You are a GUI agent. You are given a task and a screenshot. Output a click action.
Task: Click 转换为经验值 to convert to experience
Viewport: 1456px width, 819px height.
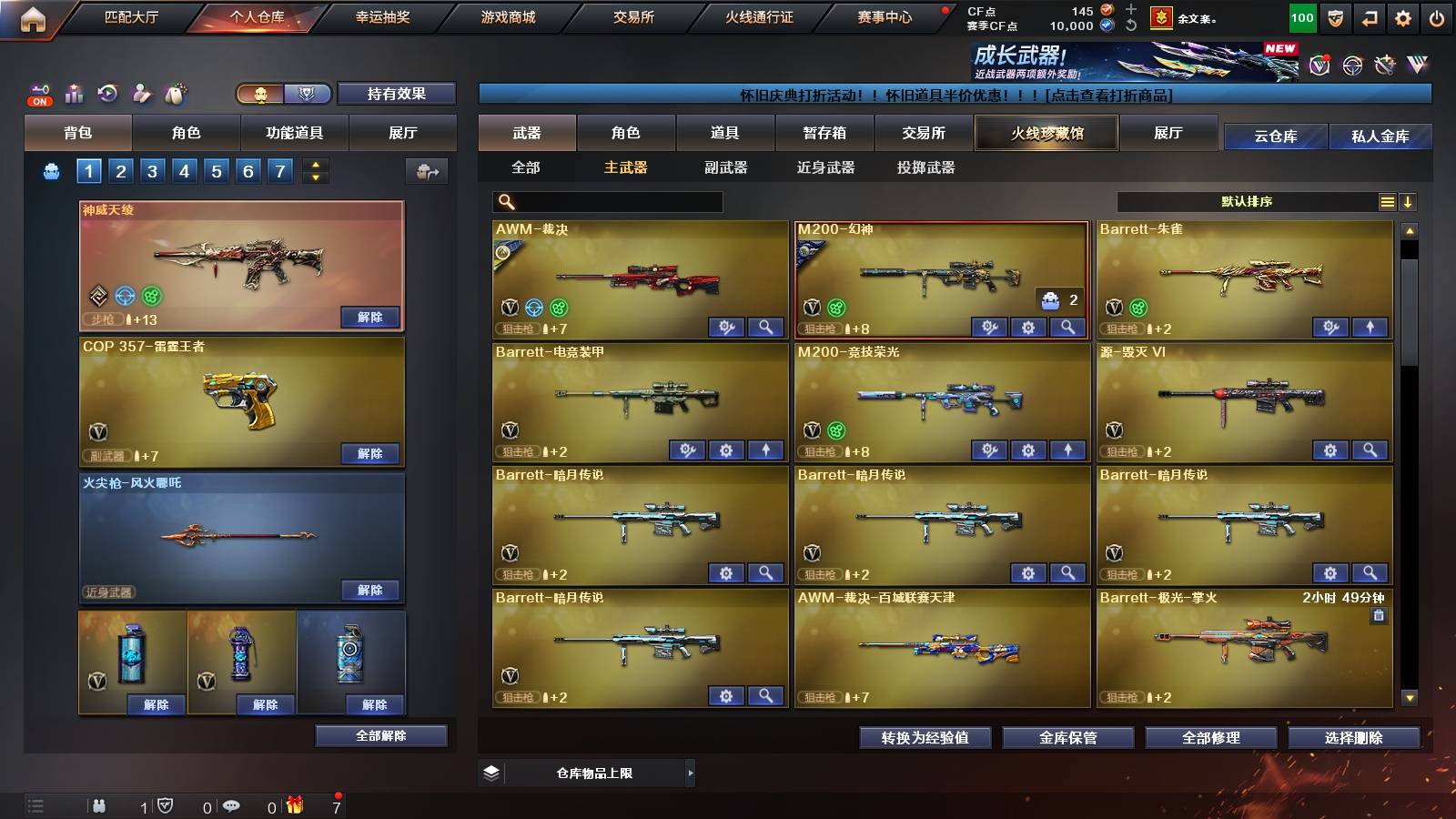[x=925, y=738]
